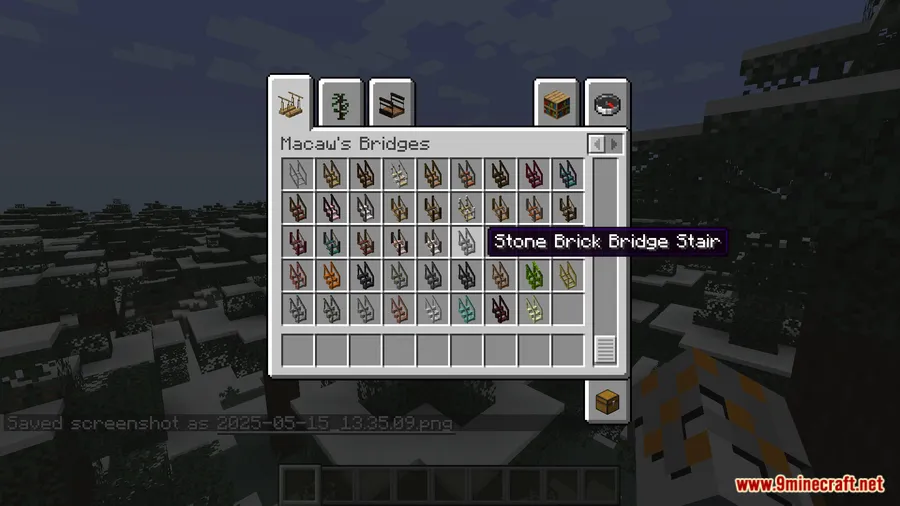Go to the previous creative tab page
The width and height of the screenshot is (900, 506).
coord(596,144)
